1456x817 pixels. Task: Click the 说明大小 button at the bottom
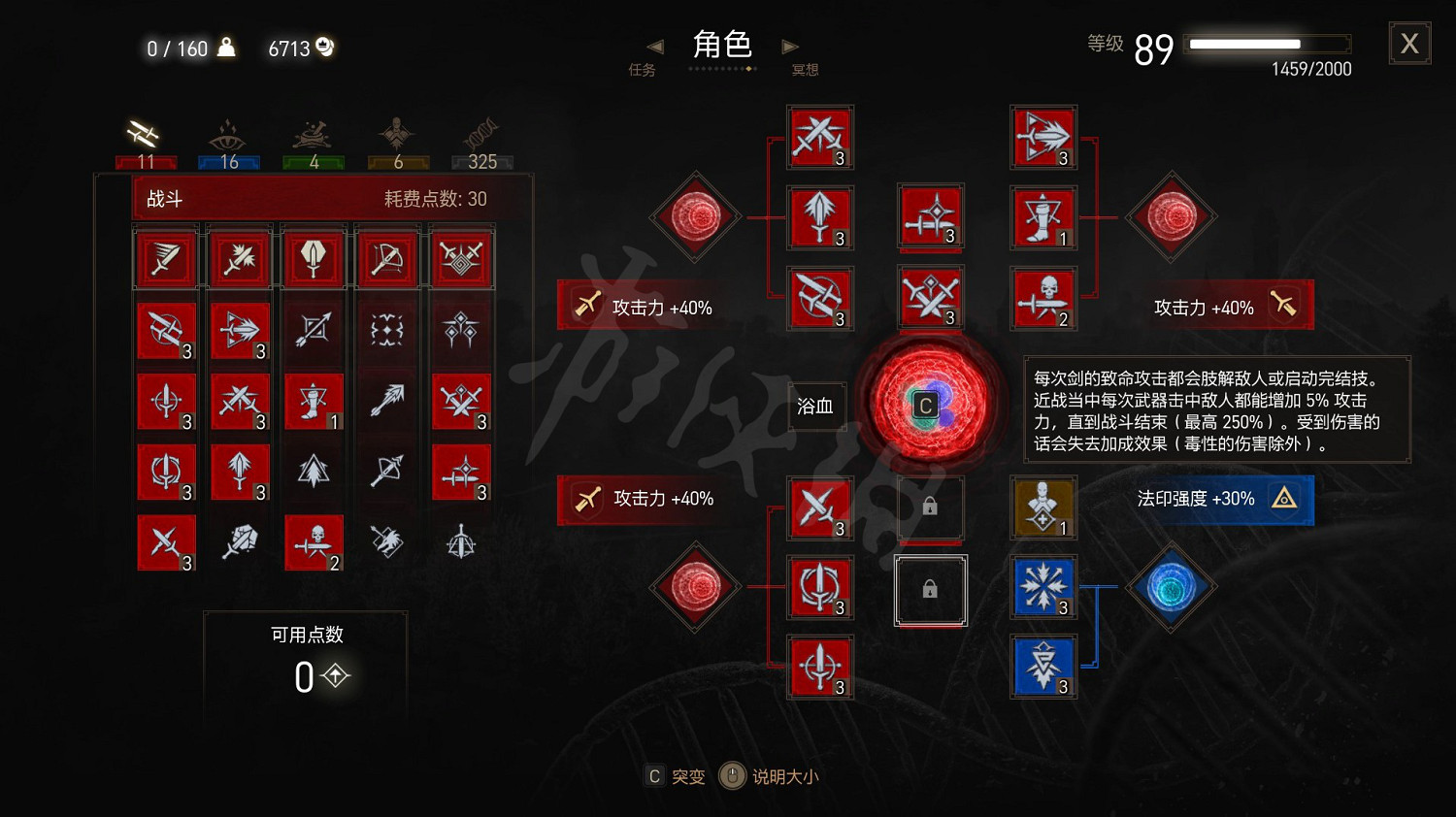(x=786, y=776)
